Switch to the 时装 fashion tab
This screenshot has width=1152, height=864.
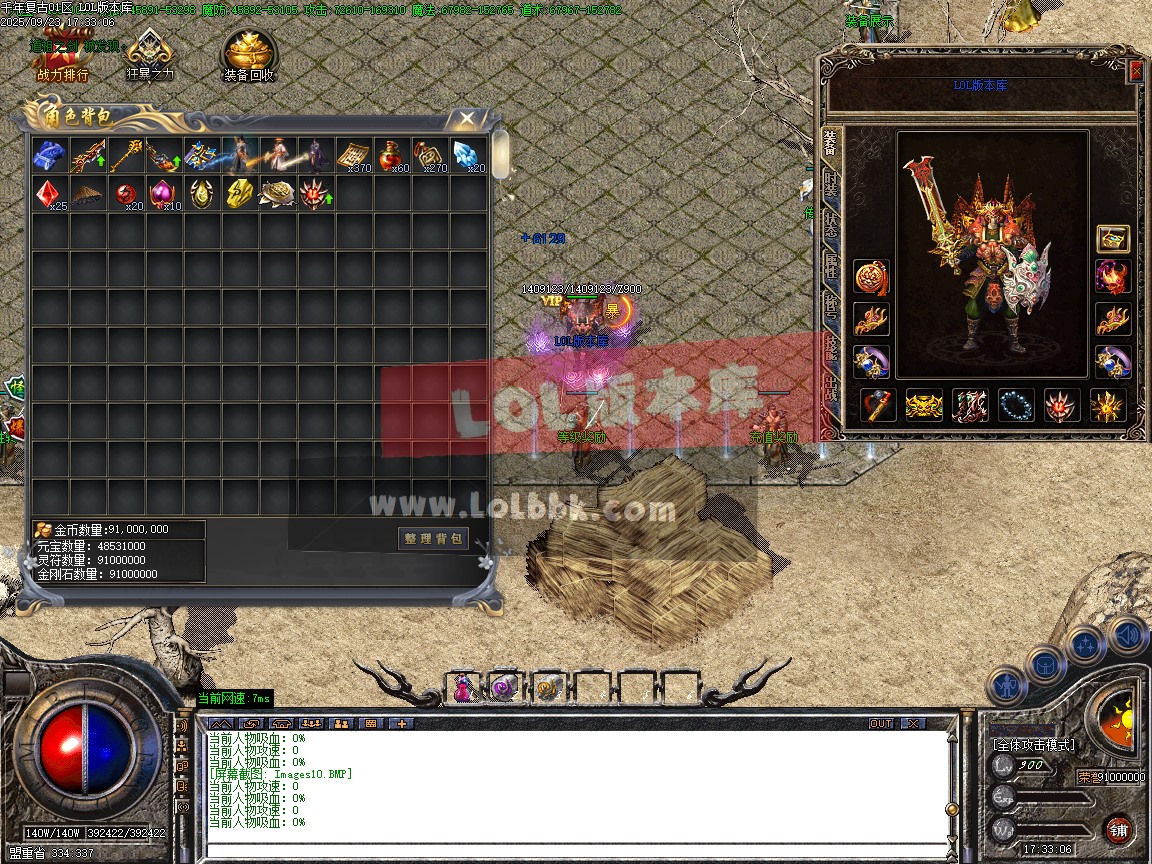click(831, 183)
